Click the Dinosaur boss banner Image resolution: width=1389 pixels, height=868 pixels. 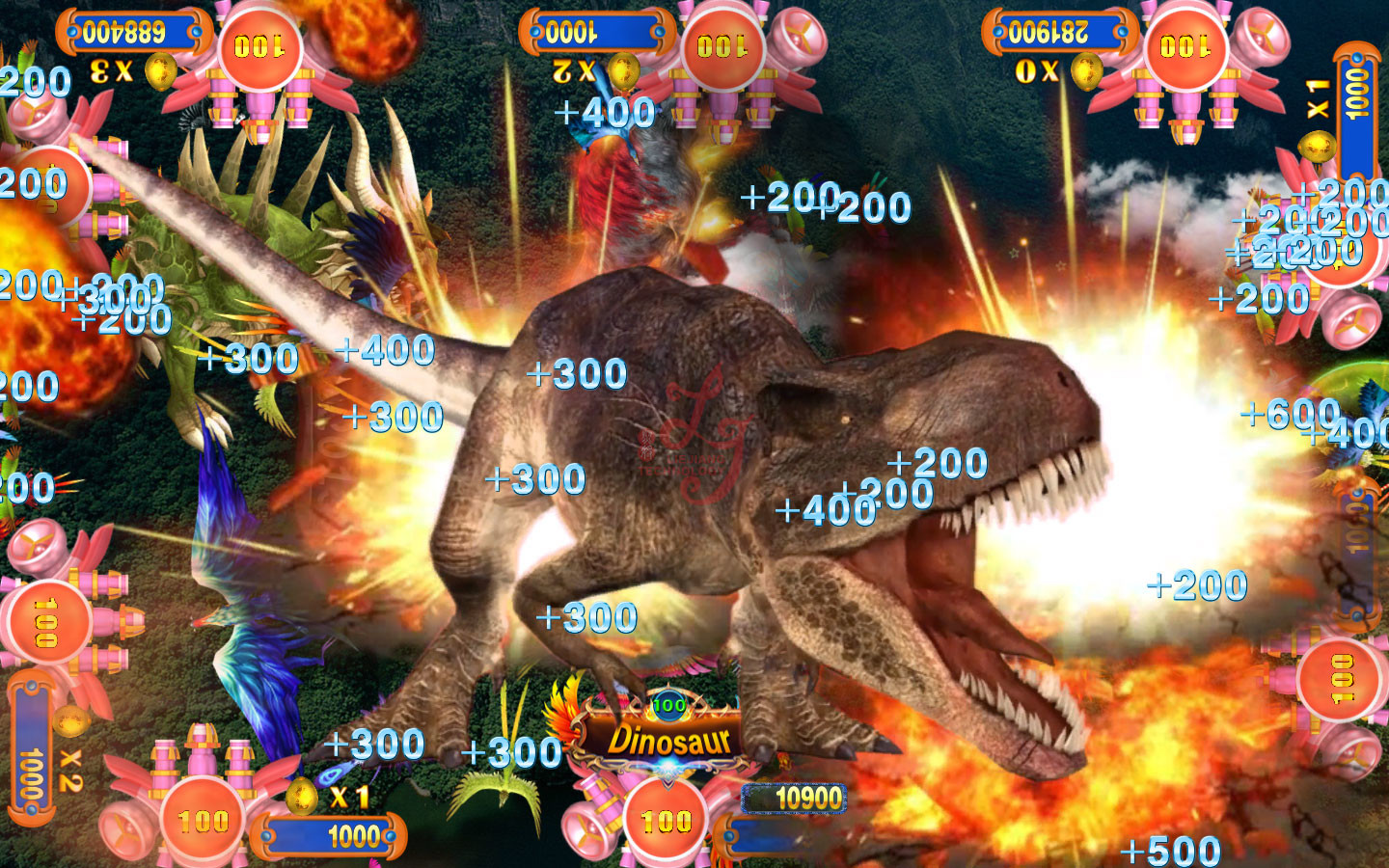(668, 740)
